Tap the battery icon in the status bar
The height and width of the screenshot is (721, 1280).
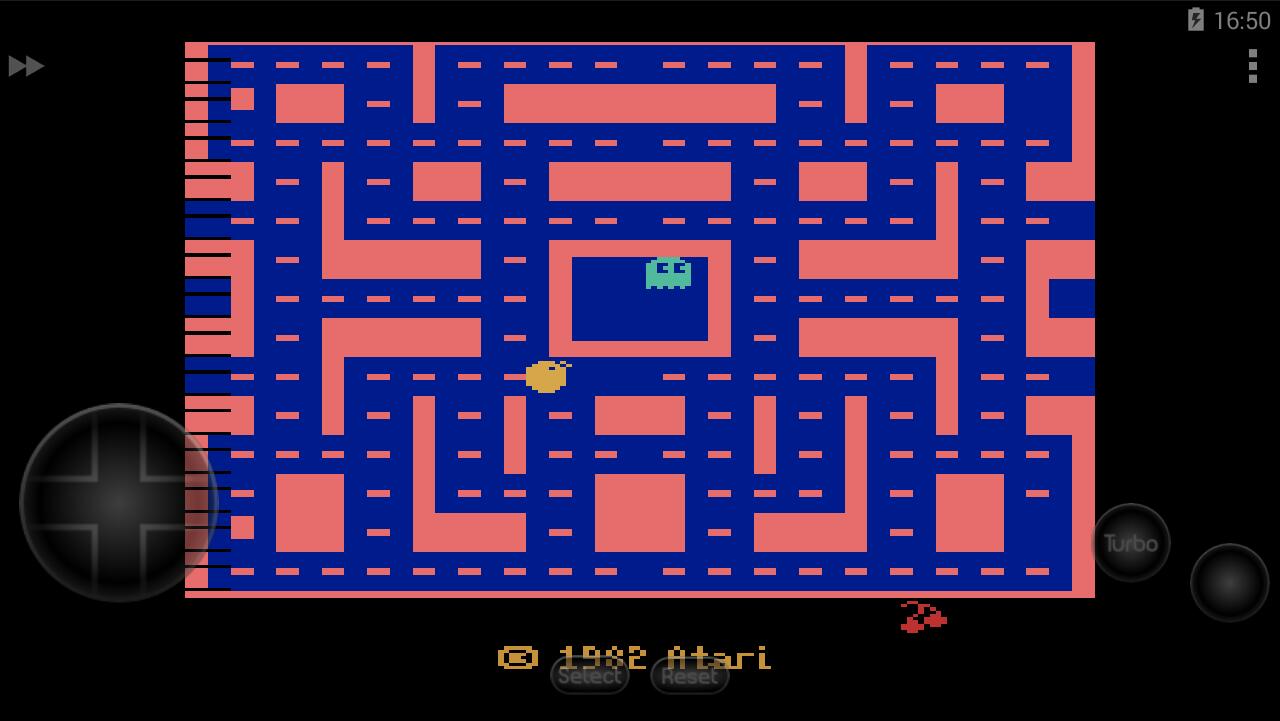coord(1196,20)
